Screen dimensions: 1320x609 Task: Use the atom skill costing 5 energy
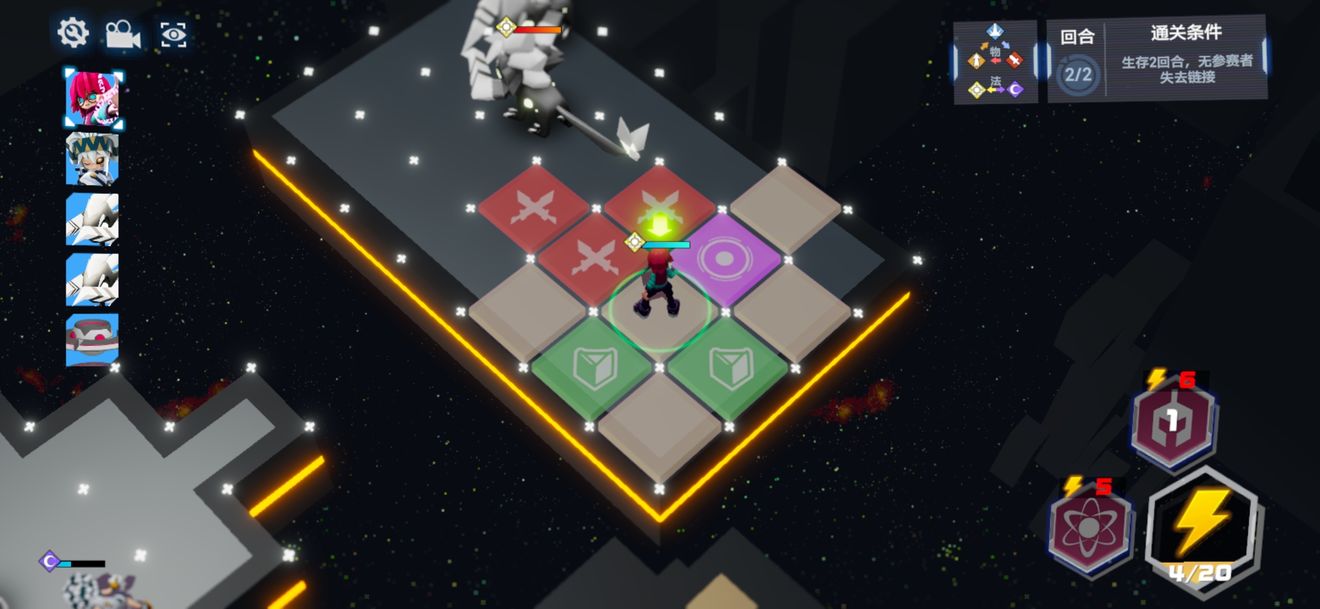[x=1091, y=527]
